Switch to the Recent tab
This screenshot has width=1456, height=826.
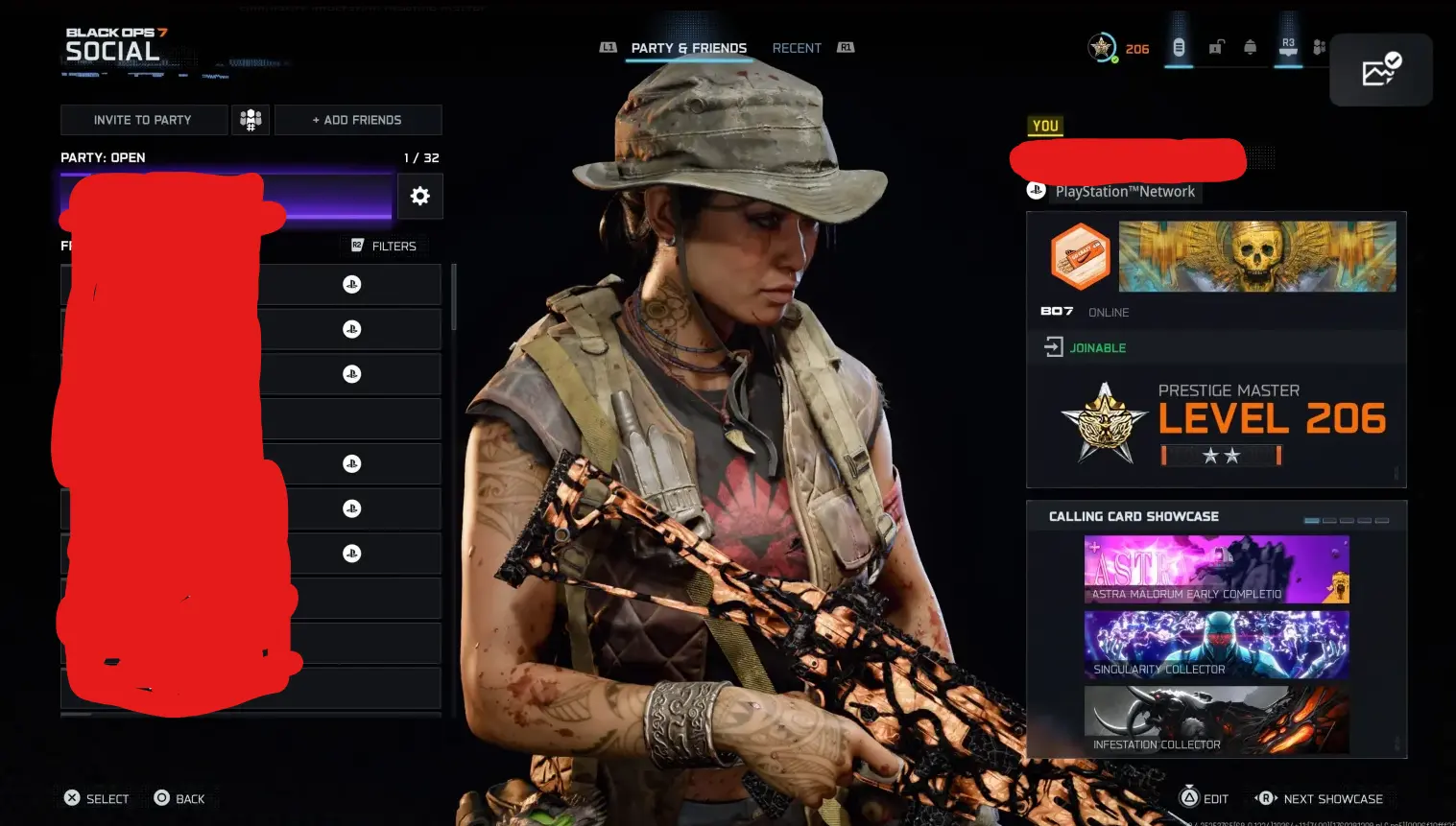click(x=796, y=47)
